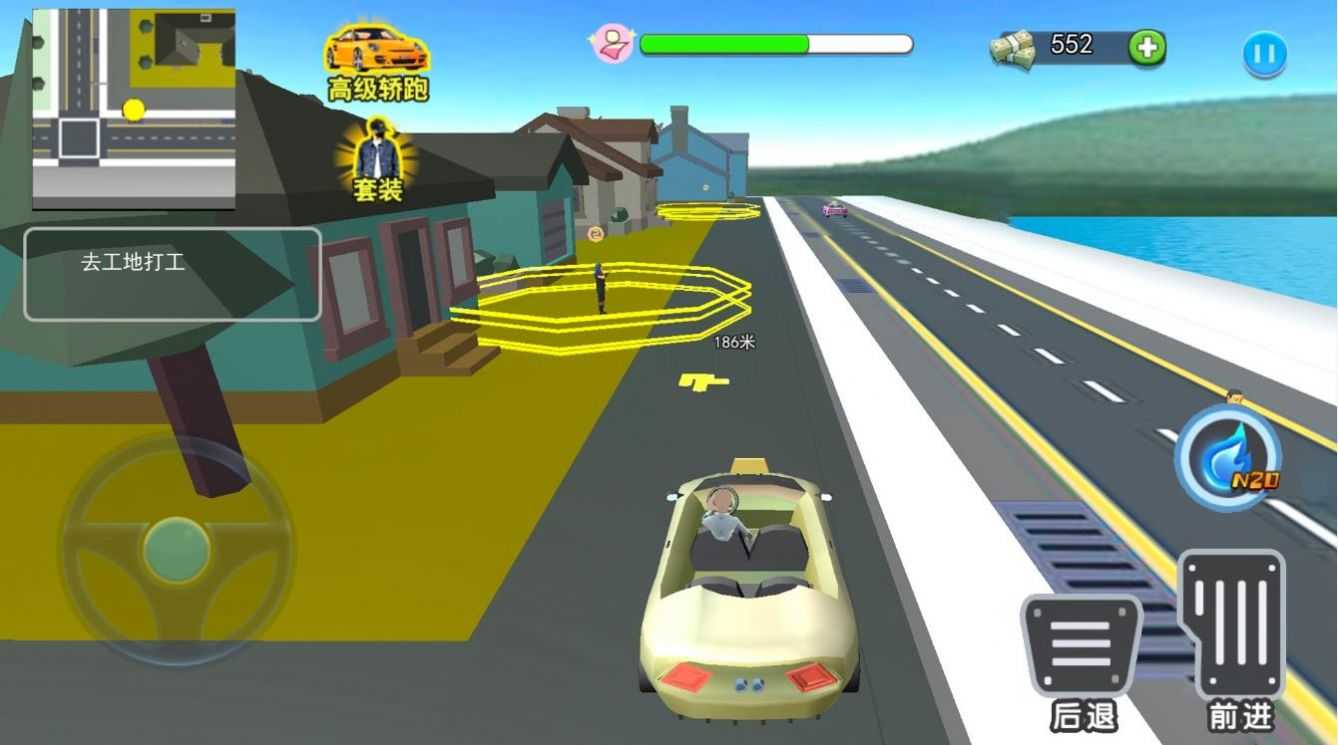Open the 套装 outfit icon
Image resolution: width=1338 pixels, height=745 pixels.
378,158
